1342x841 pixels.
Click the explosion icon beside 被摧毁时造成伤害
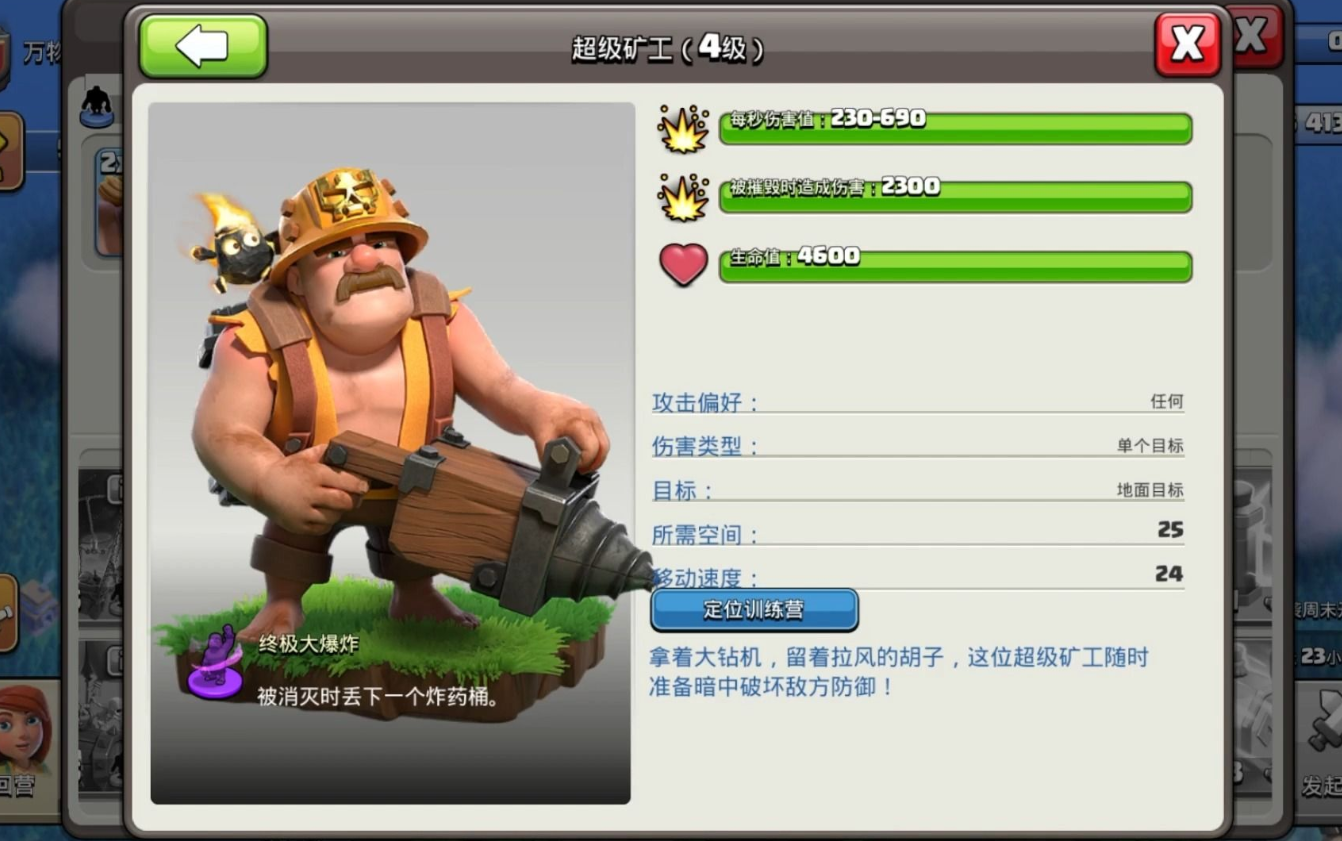coord(684,196)
